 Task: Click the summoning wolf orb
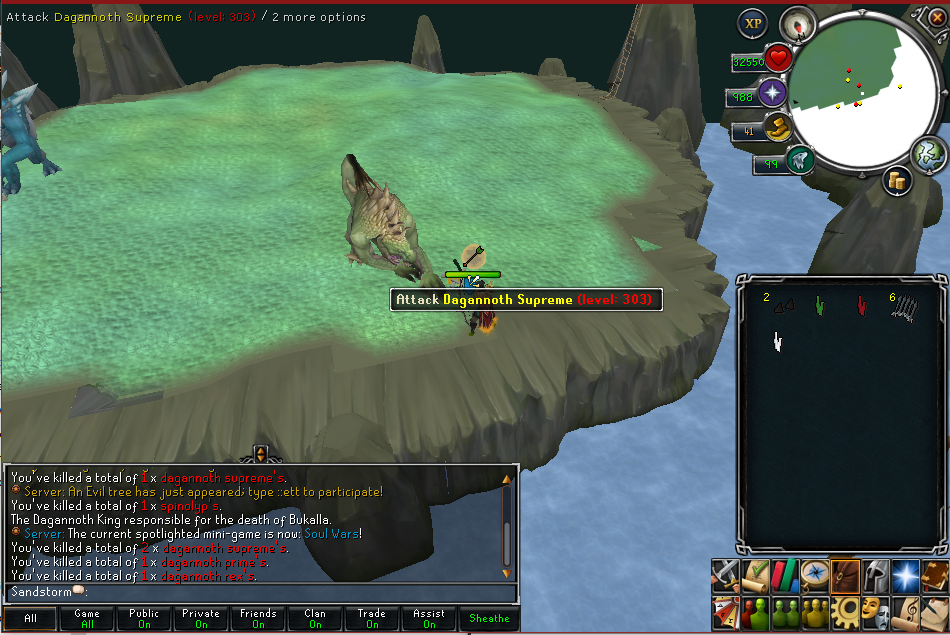click(799, 159)
